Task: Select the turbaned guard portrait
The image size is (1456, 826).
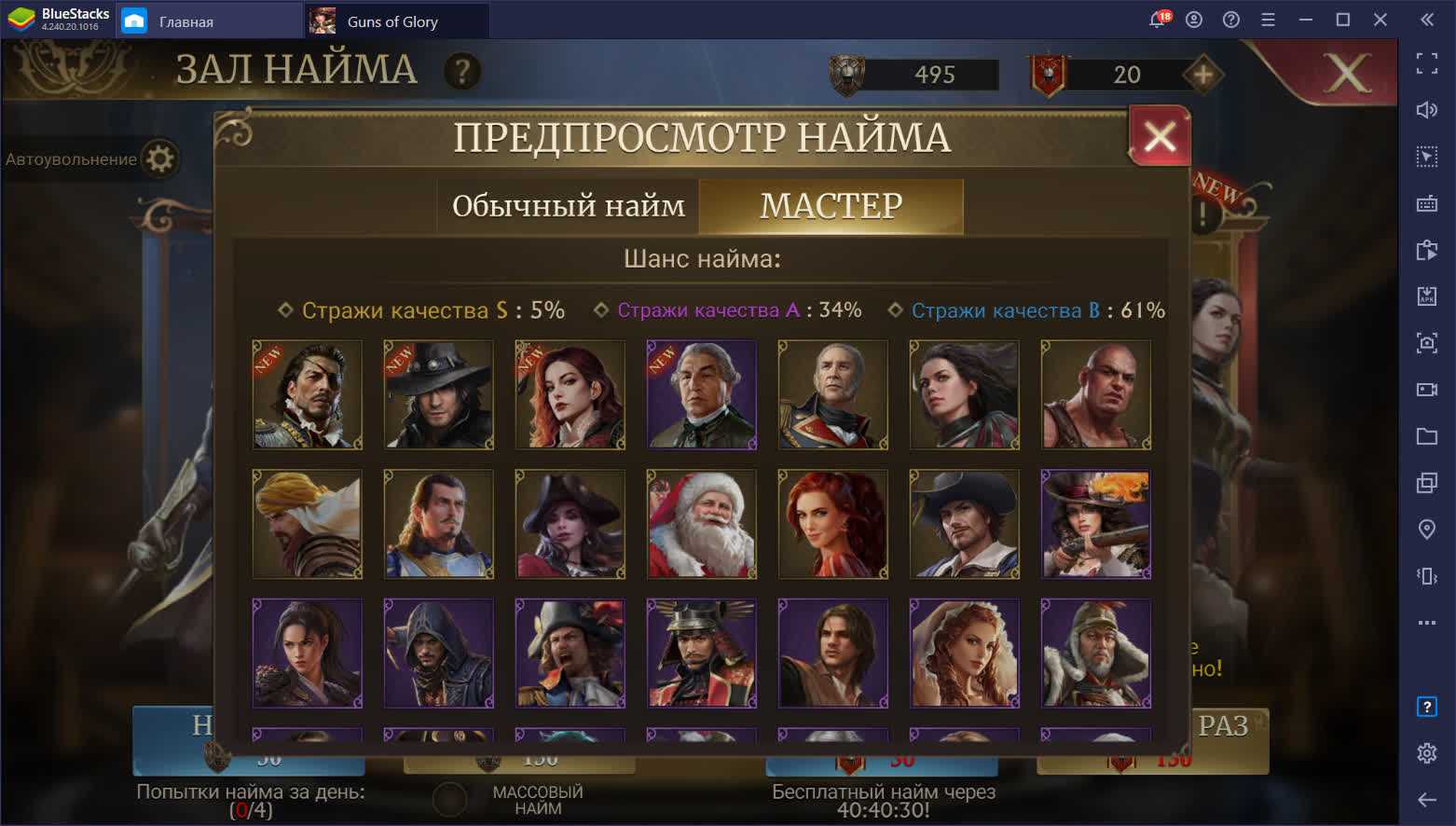Action: click(307, 524)
